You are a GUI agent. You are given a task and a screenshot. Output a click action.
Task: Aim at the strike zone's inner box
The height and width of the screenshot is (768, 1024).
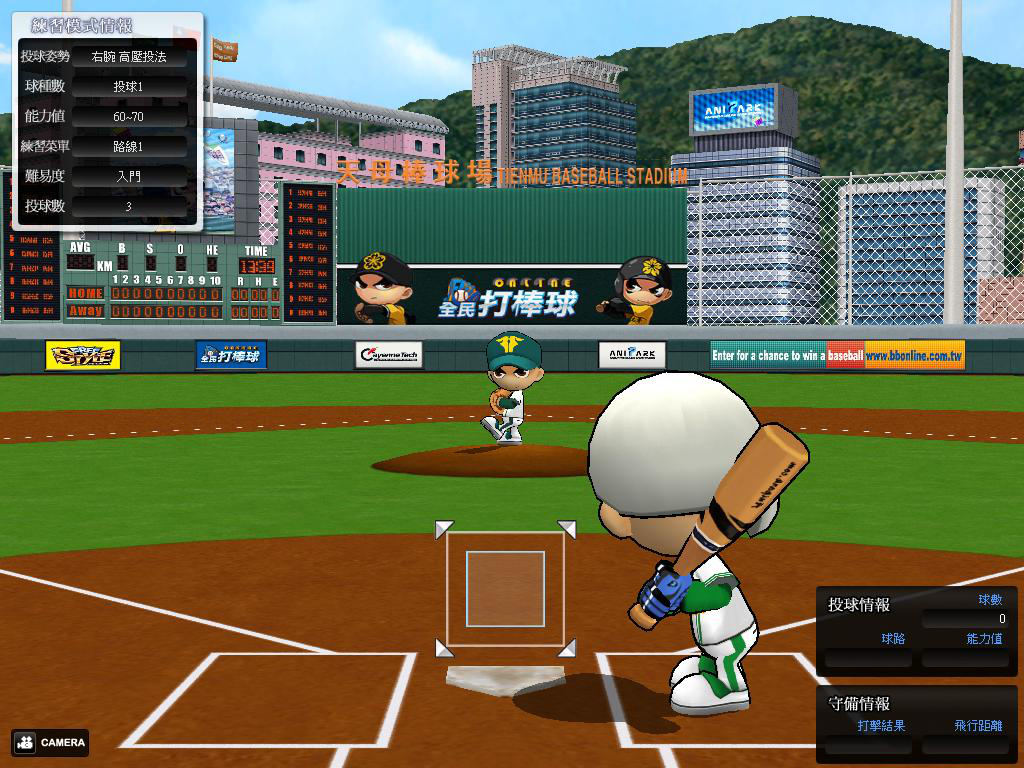[x=505, y=588]
